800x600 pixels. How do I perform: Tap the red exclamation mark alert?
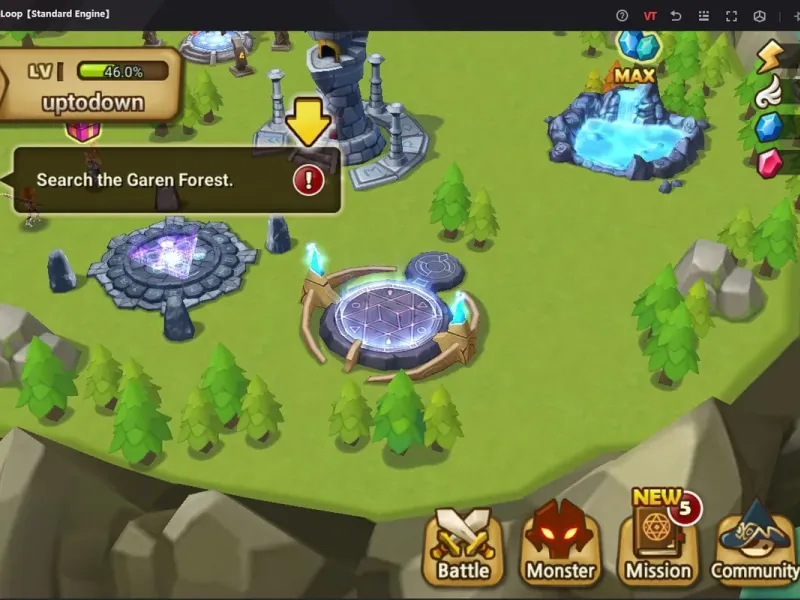(x=308, y=180)
